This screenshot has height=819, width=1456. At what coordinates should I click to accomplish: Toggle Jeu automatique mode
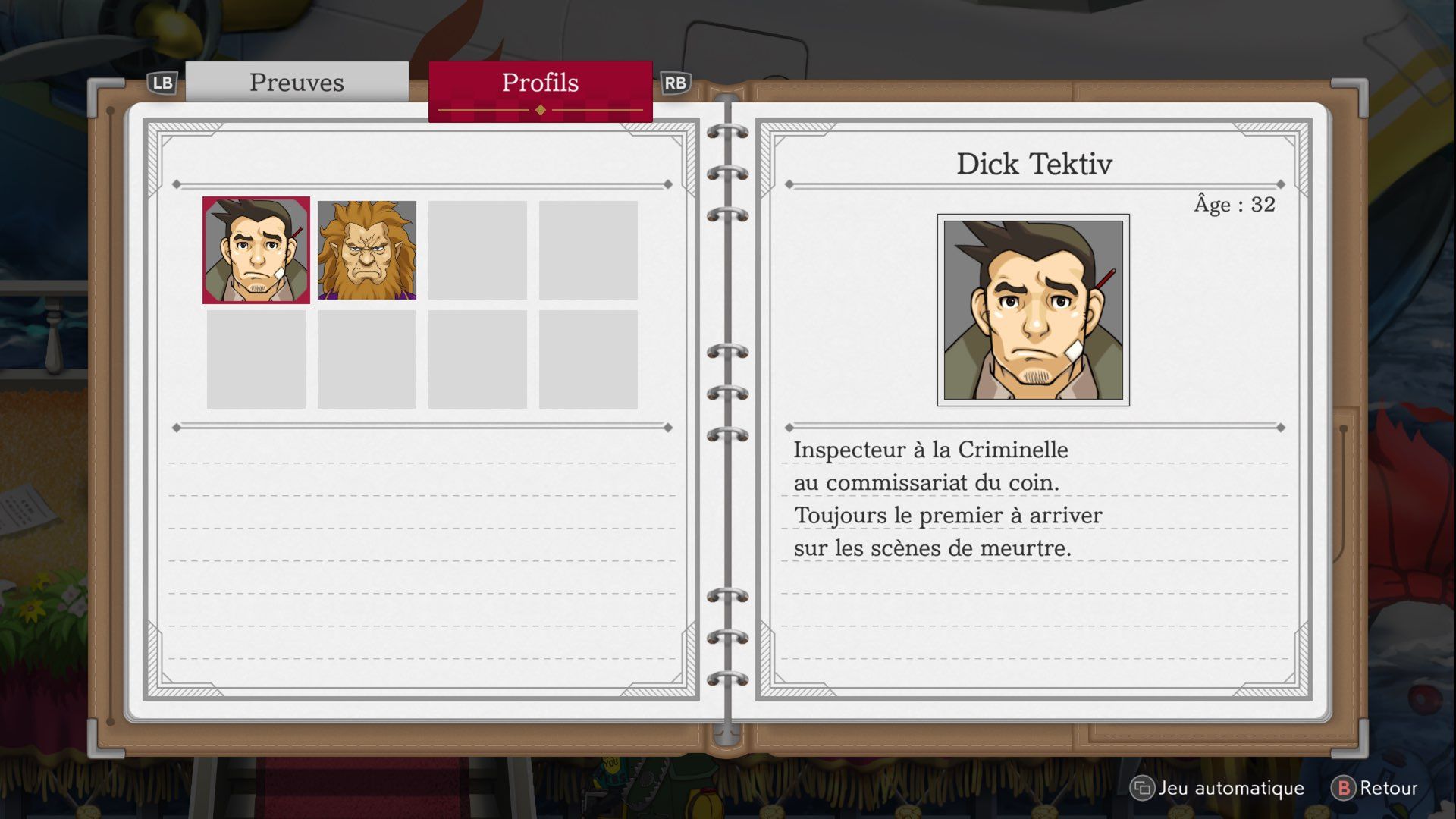click(x=1218, y=788)
